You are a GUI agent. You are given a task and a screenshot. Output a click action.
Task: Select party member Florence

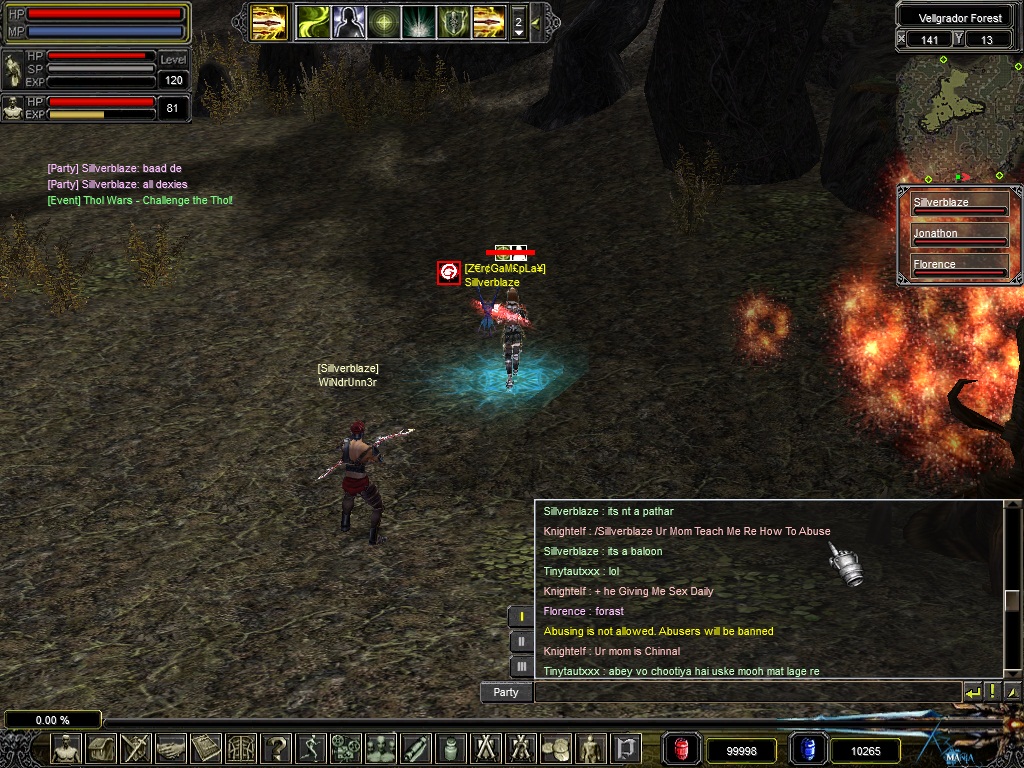[959, 267]
